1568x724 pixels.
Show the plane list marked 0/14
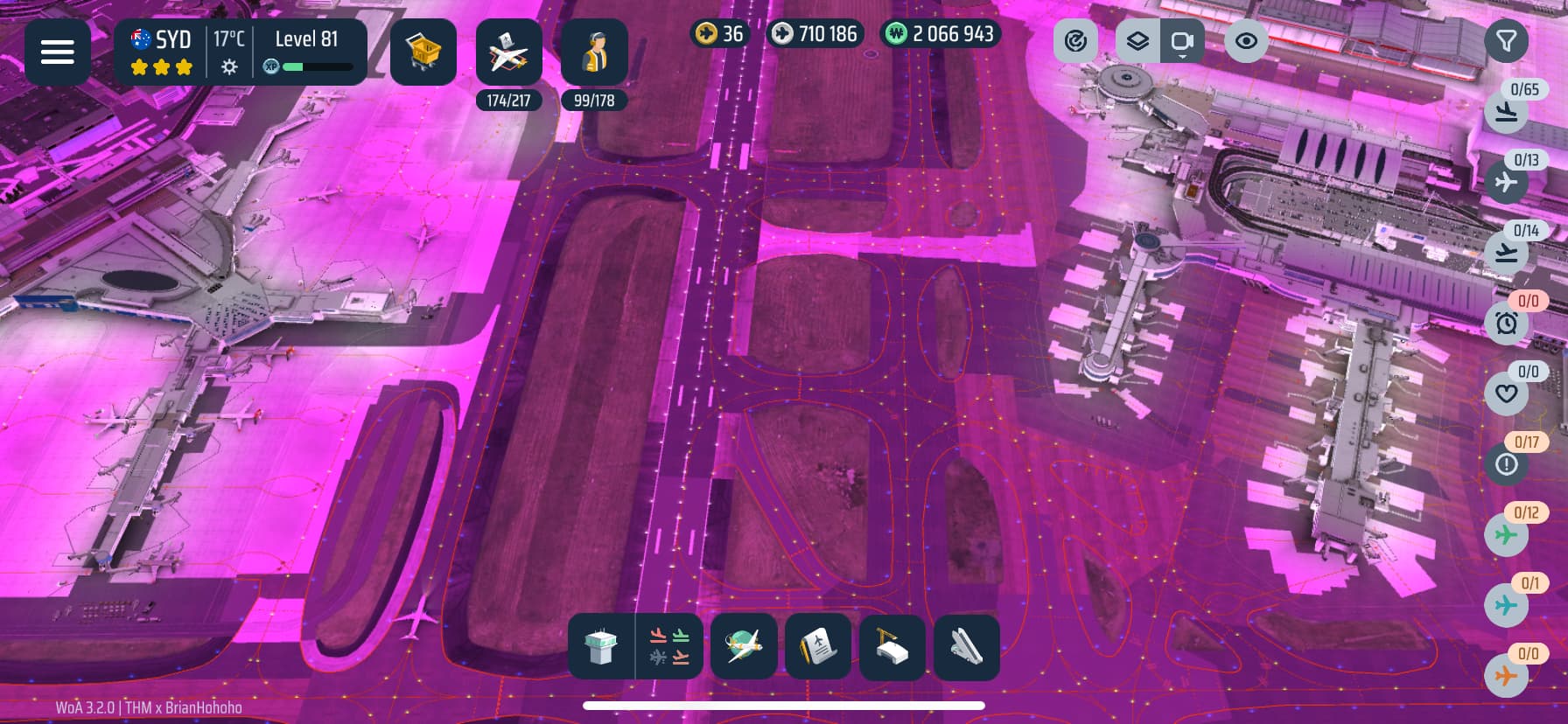pyautogui.click(x=1506, y=253)
